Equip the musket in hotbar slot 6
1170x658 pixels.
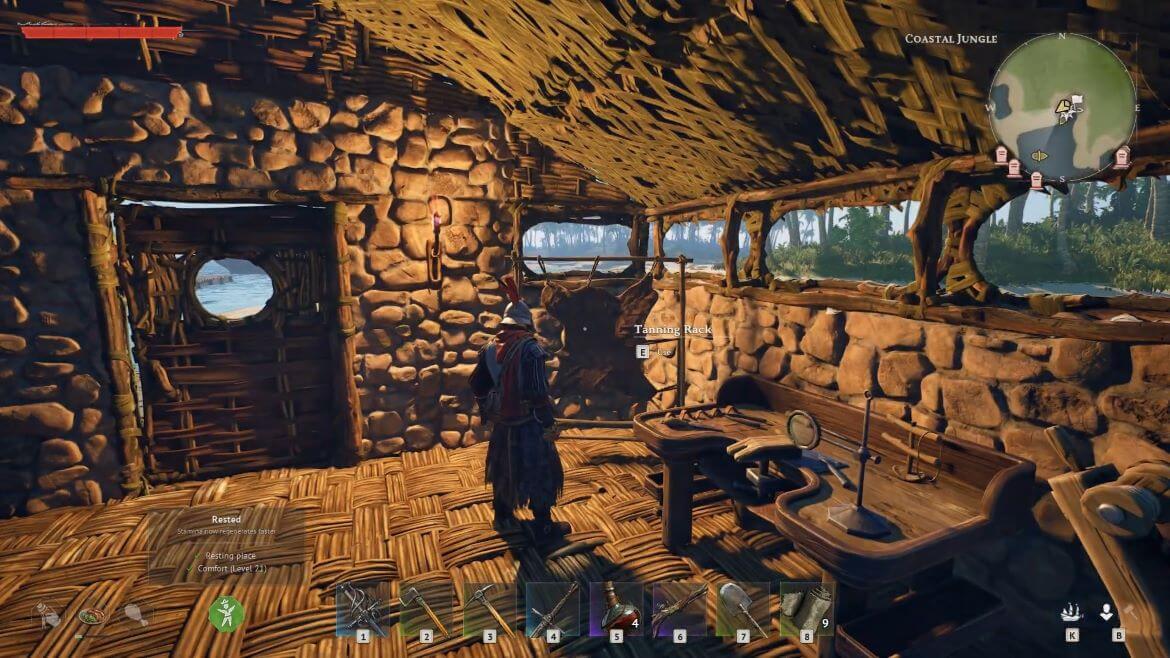click(680, 608)
